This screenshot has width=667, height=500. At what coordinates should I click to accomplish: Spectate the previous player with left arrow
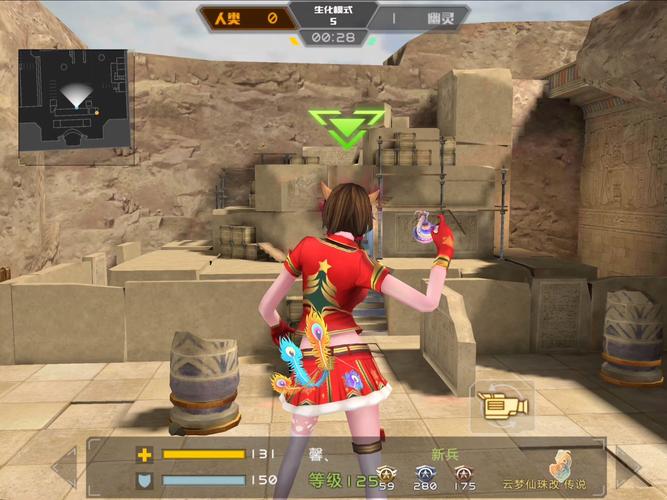64,467
